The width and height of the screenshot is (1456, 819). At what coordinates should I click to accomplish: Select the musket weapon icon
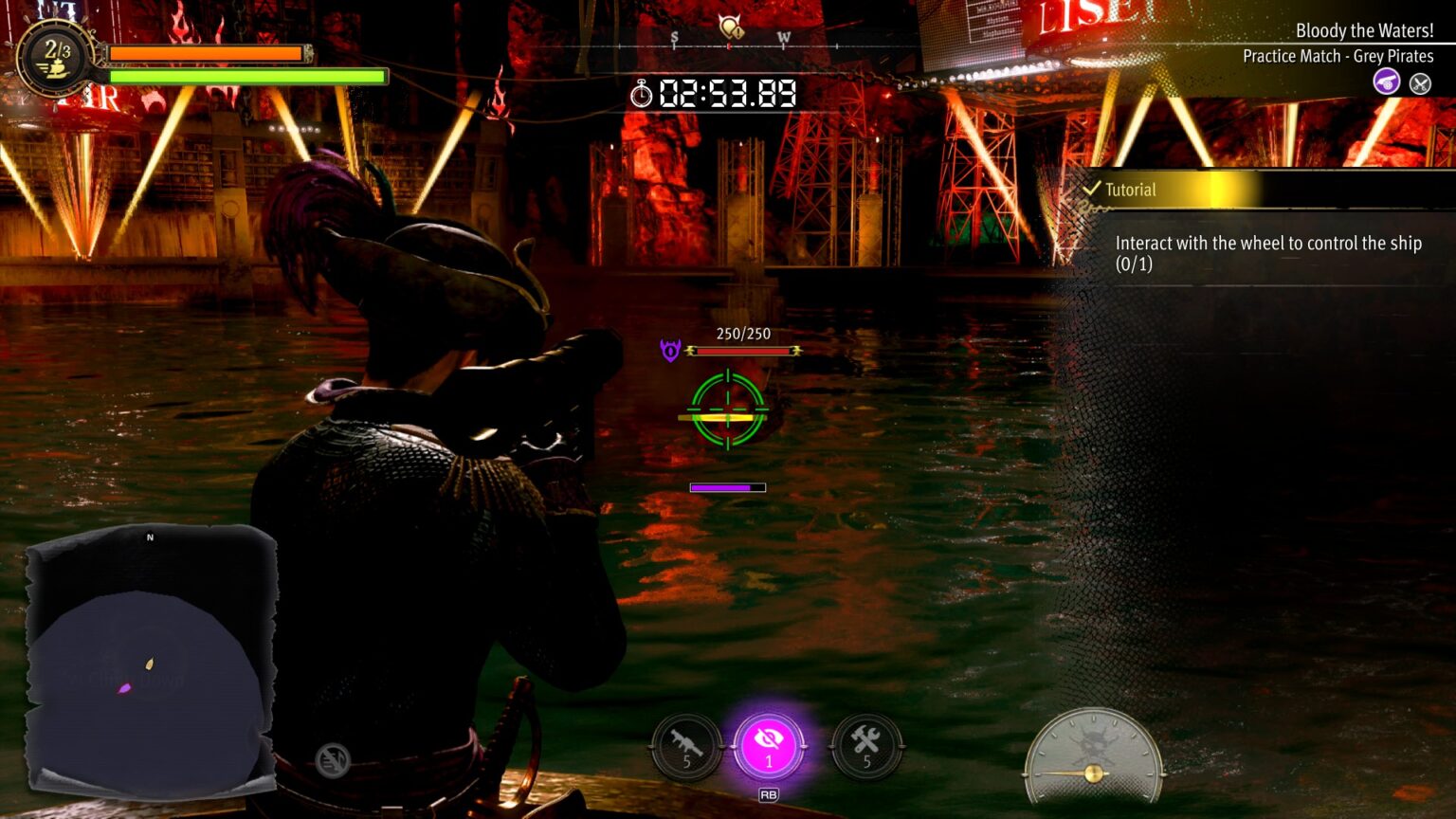[x=685, y=748]
